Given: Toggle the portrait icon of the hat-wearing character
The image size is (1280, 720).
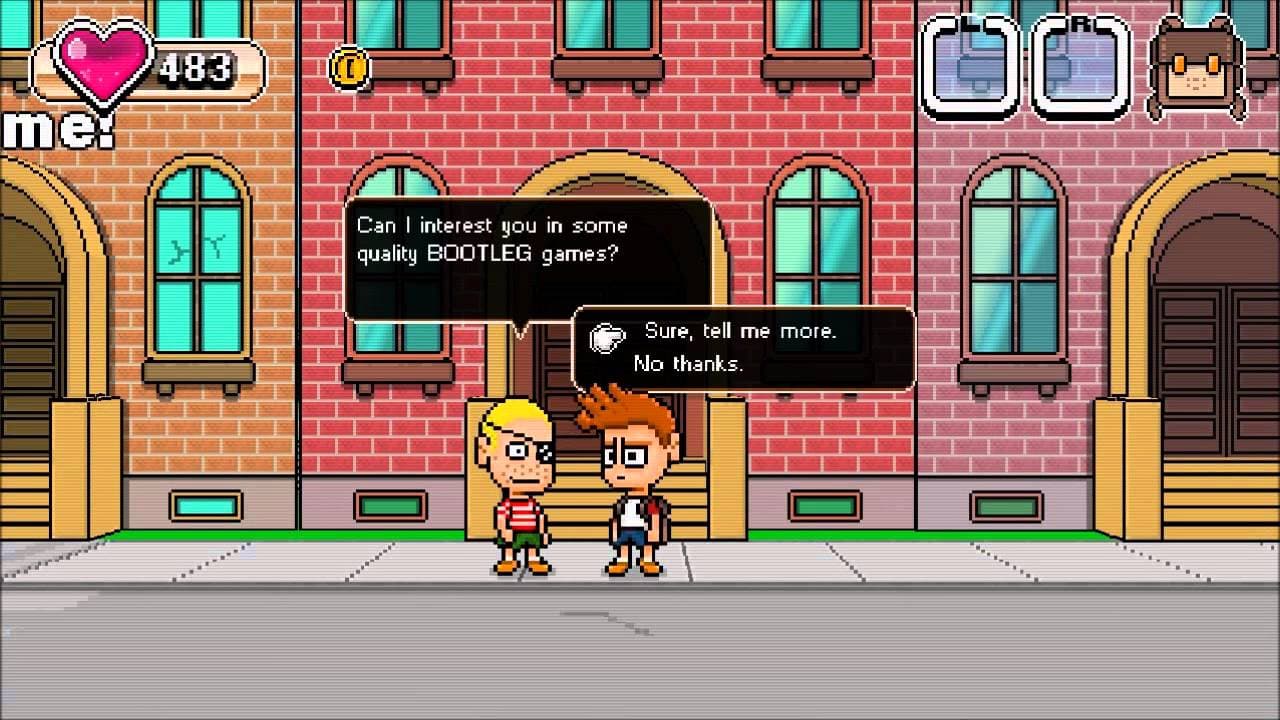Looking at the screenshot, I should 1195,62.
